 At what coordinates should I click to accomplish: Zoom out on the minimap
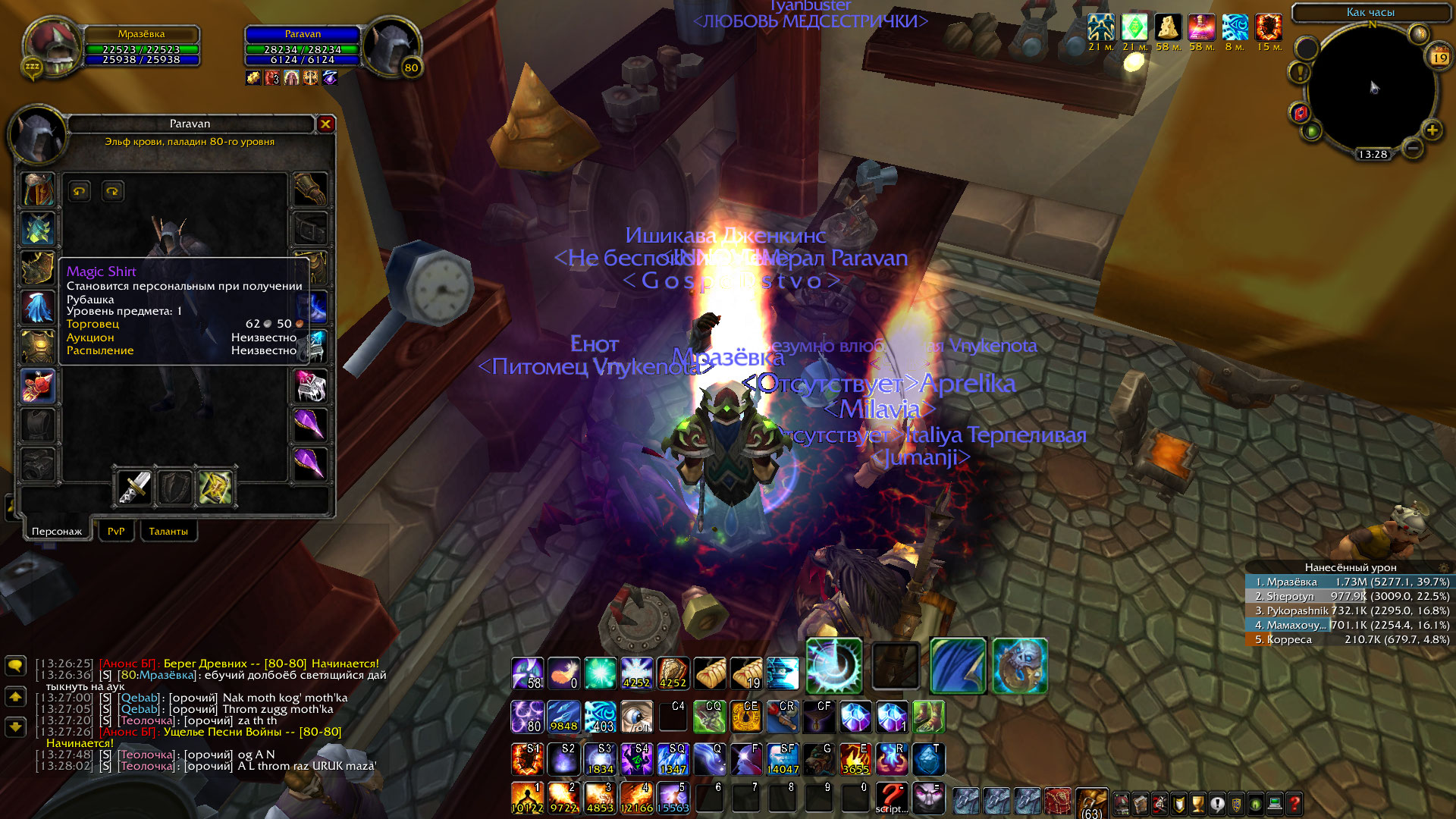pyautogui.click(x=1412, y=148)
